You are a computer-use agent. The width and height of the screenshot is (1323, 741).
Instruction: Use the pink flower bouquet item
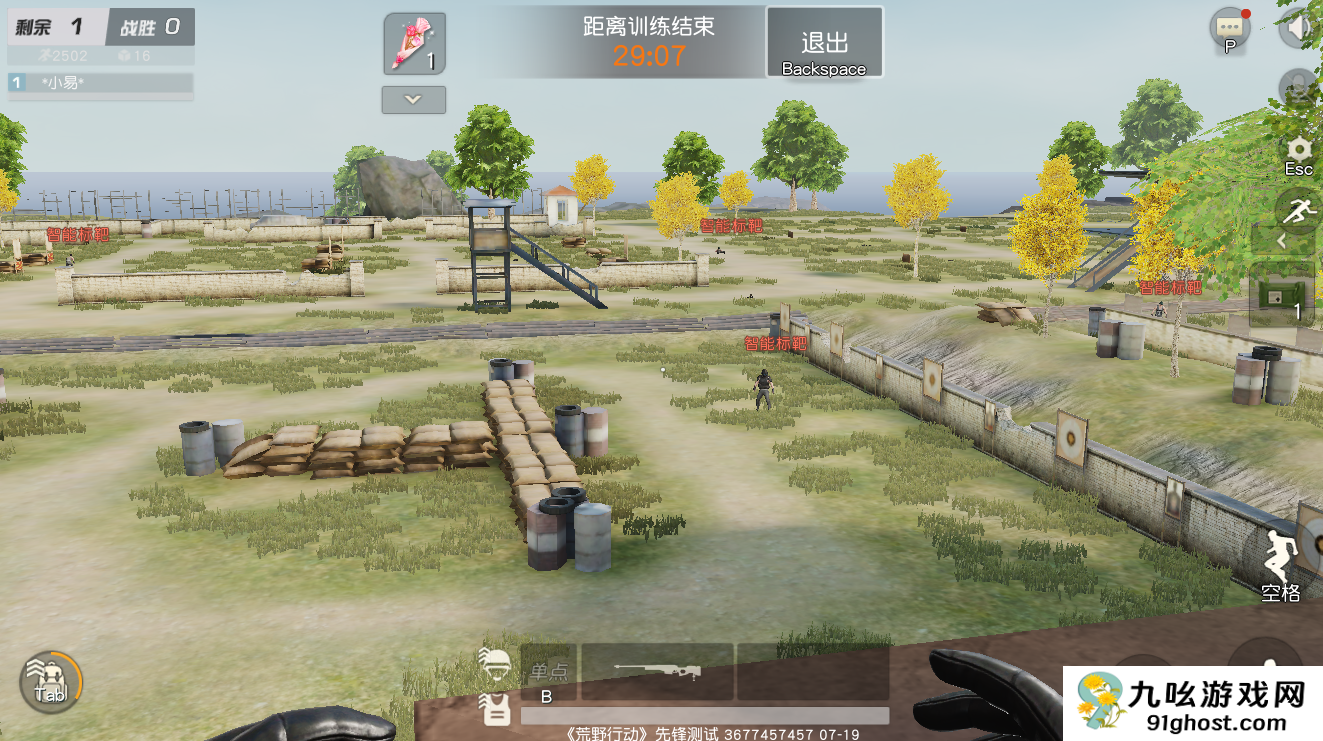(x=414, y=44)
